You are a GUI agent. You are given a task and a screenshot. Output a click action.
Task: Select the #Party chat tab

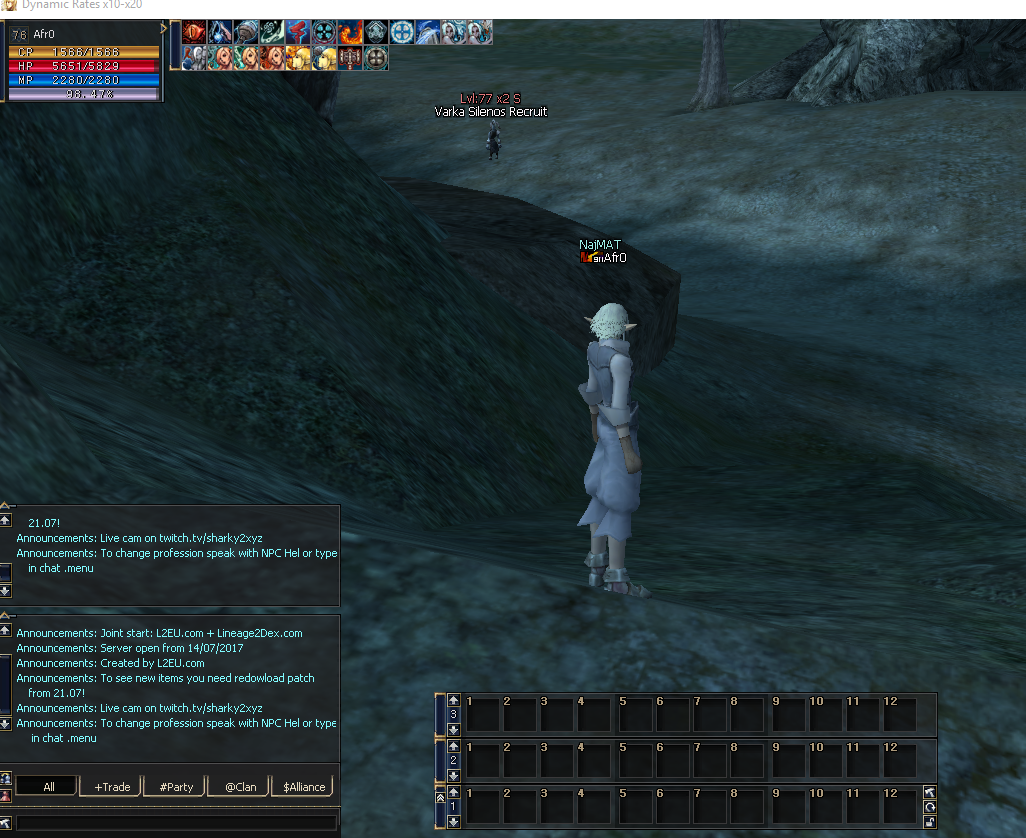tap(176, 787)
